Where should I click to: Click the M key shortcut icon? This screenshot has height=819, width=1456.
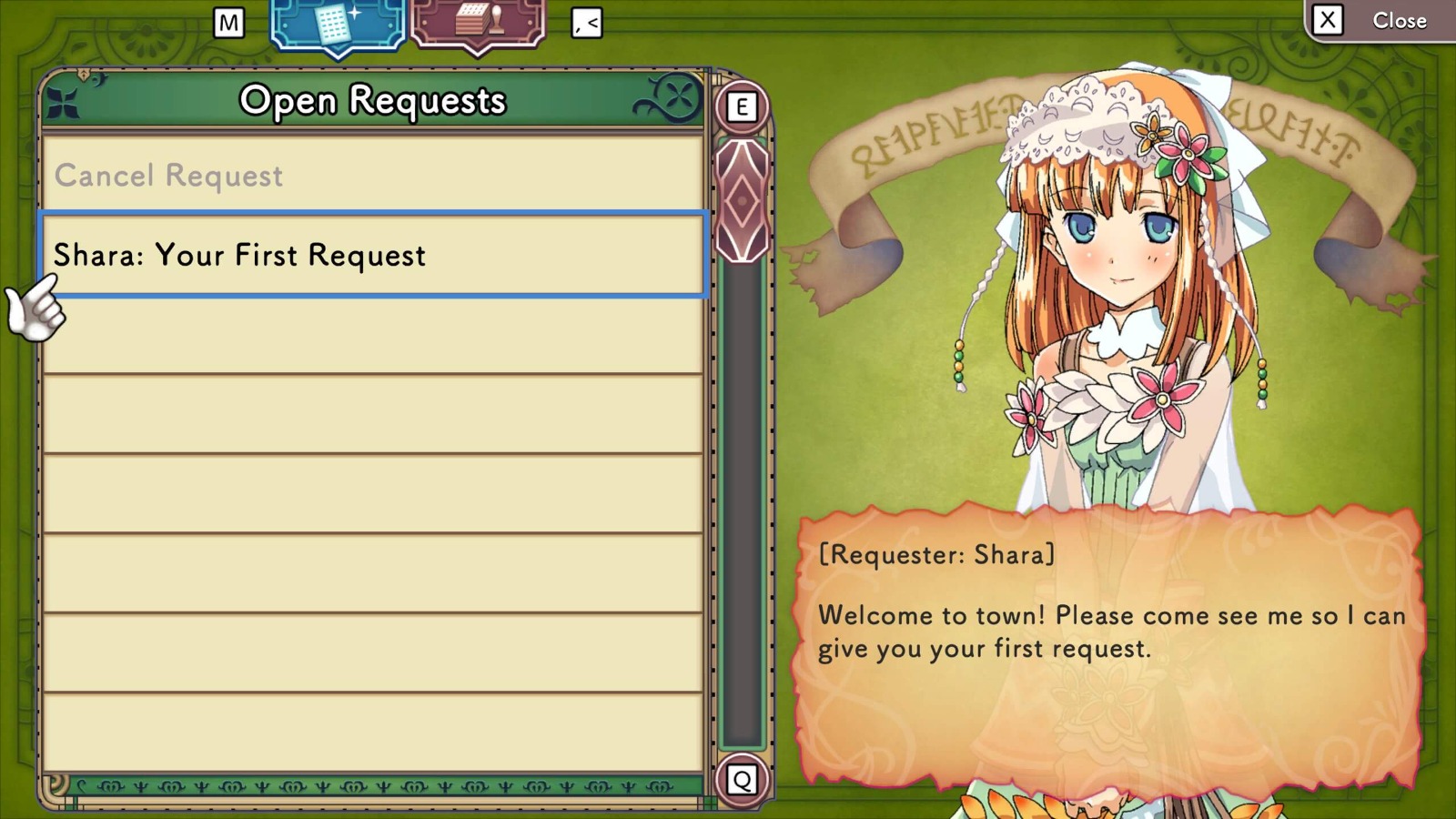tap(229, 24)
